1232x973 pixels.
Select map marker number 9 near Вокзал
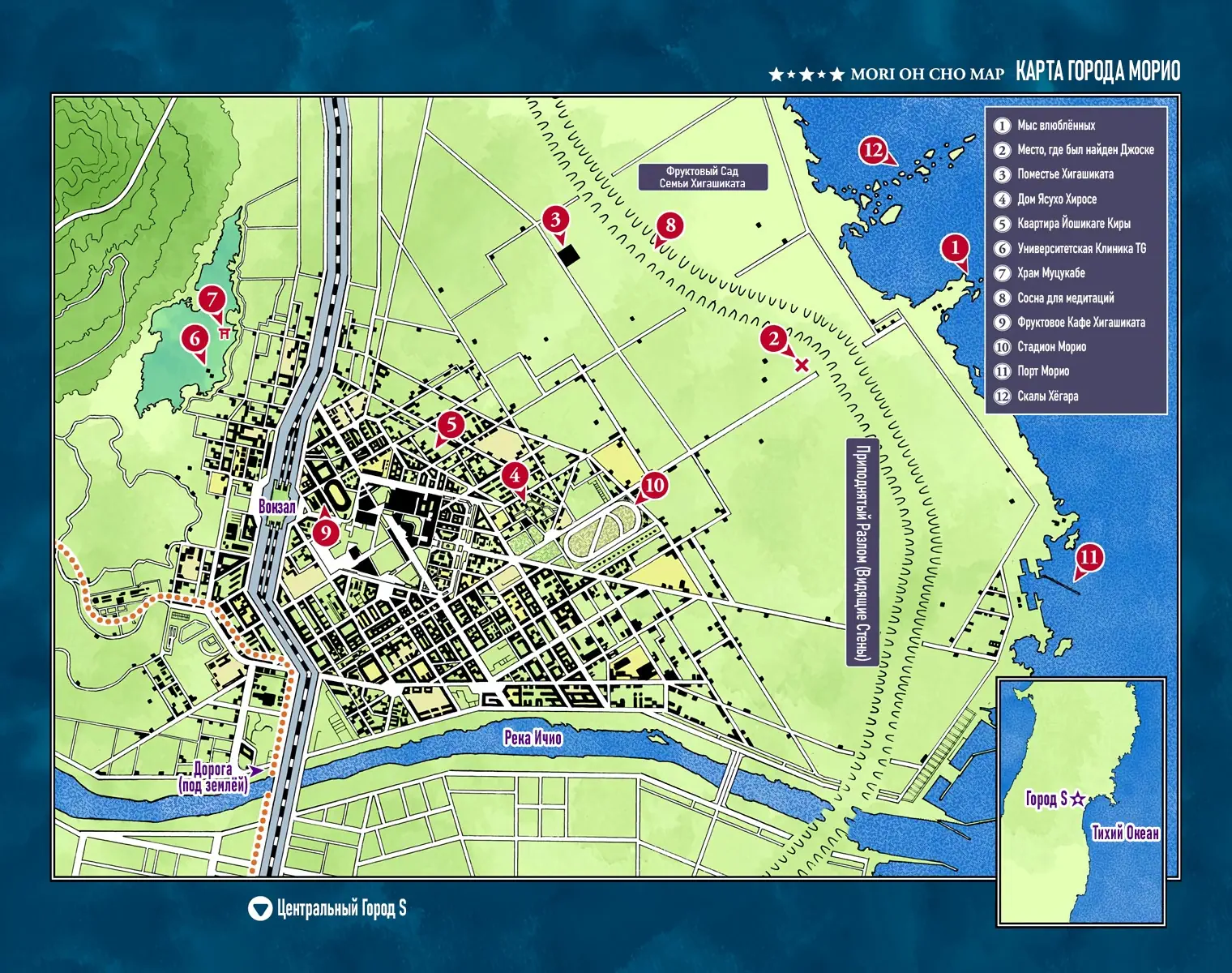325,532
